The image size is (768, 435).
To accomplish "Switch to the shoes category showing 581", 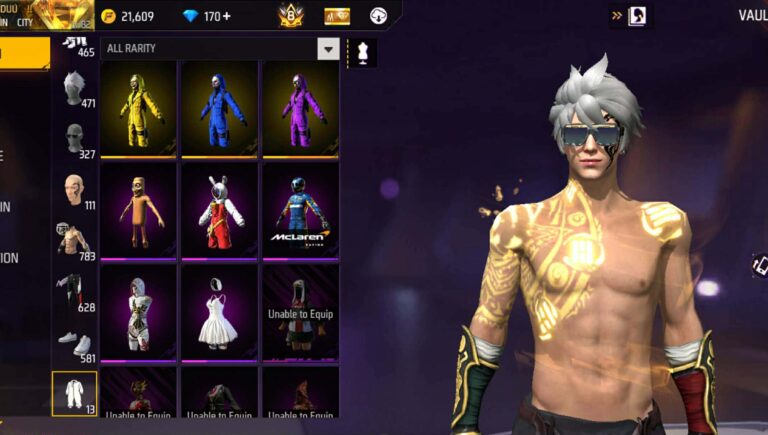I will tap(75, 343).
